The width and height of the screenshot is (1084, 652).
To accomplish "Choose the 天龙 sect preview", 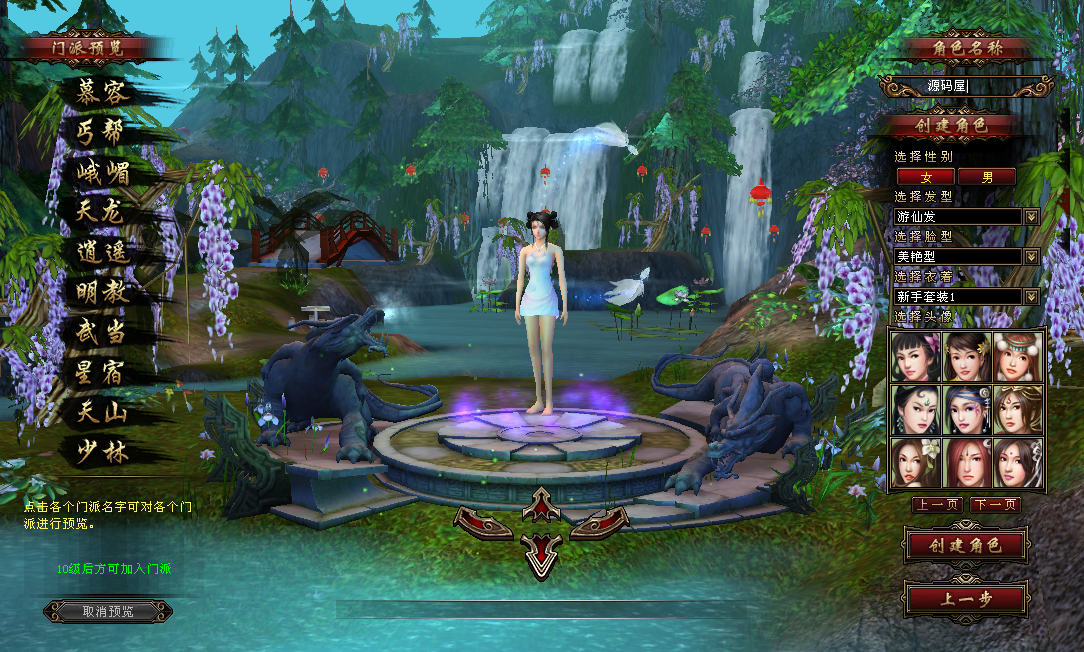I will [102, 211].
